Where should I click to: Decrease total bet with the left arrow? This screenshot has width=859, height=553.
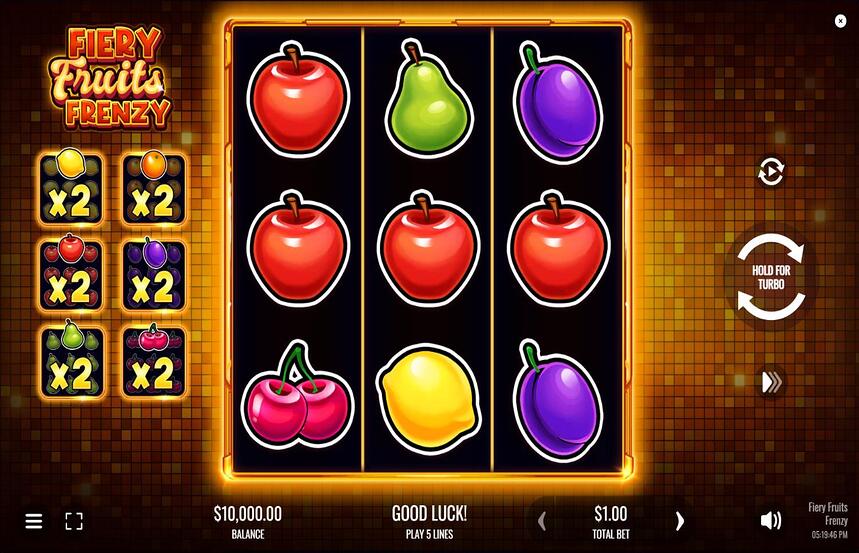tap(543, 520)
